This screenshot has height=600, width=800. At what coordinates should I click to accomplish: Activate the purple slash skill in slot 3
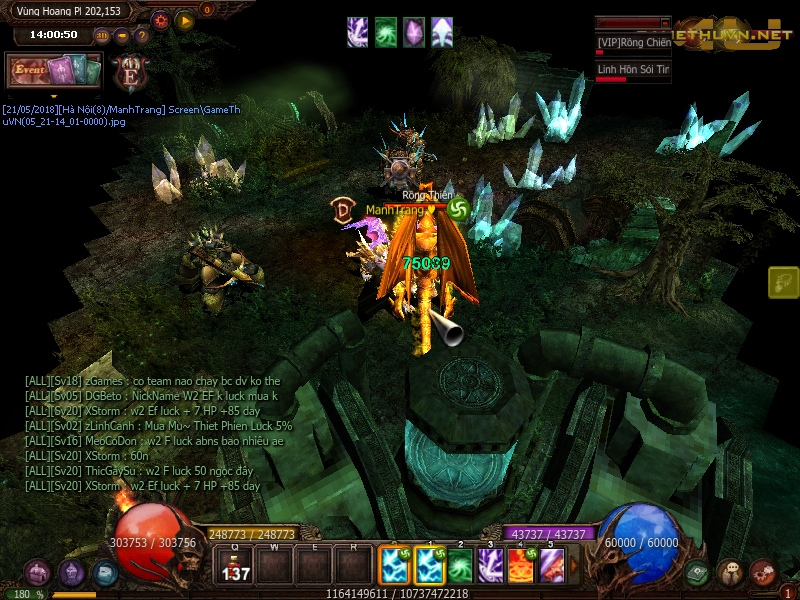(x=490, y=566)
